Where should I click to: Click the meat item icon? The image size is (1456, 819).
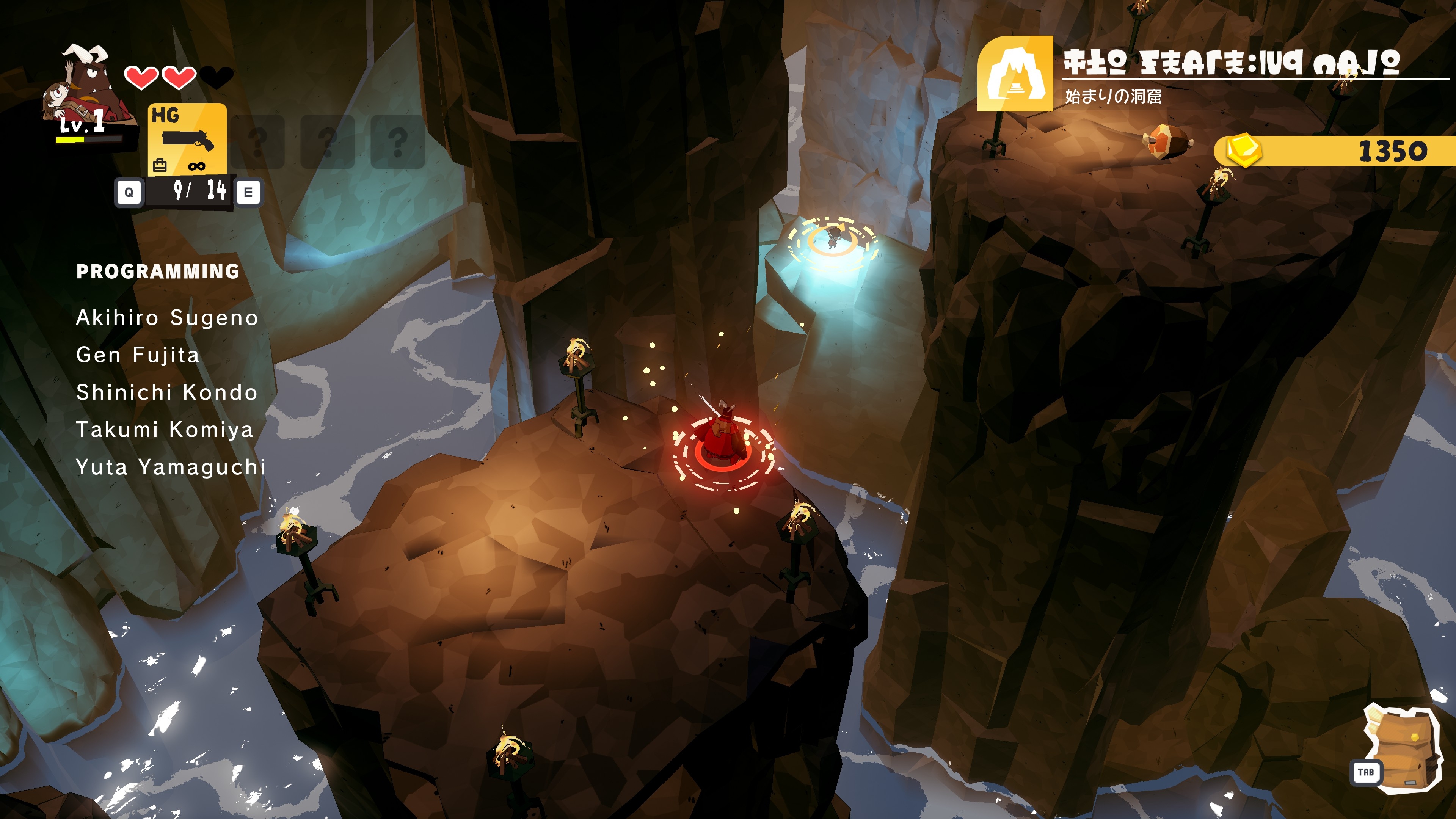(1166, 141)
